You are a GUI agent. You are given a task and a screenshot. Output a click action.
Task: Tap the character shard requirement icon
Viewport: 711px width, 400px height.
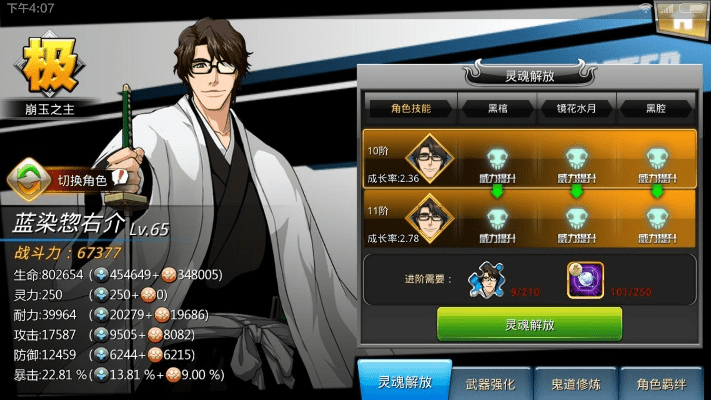[489, 277]
